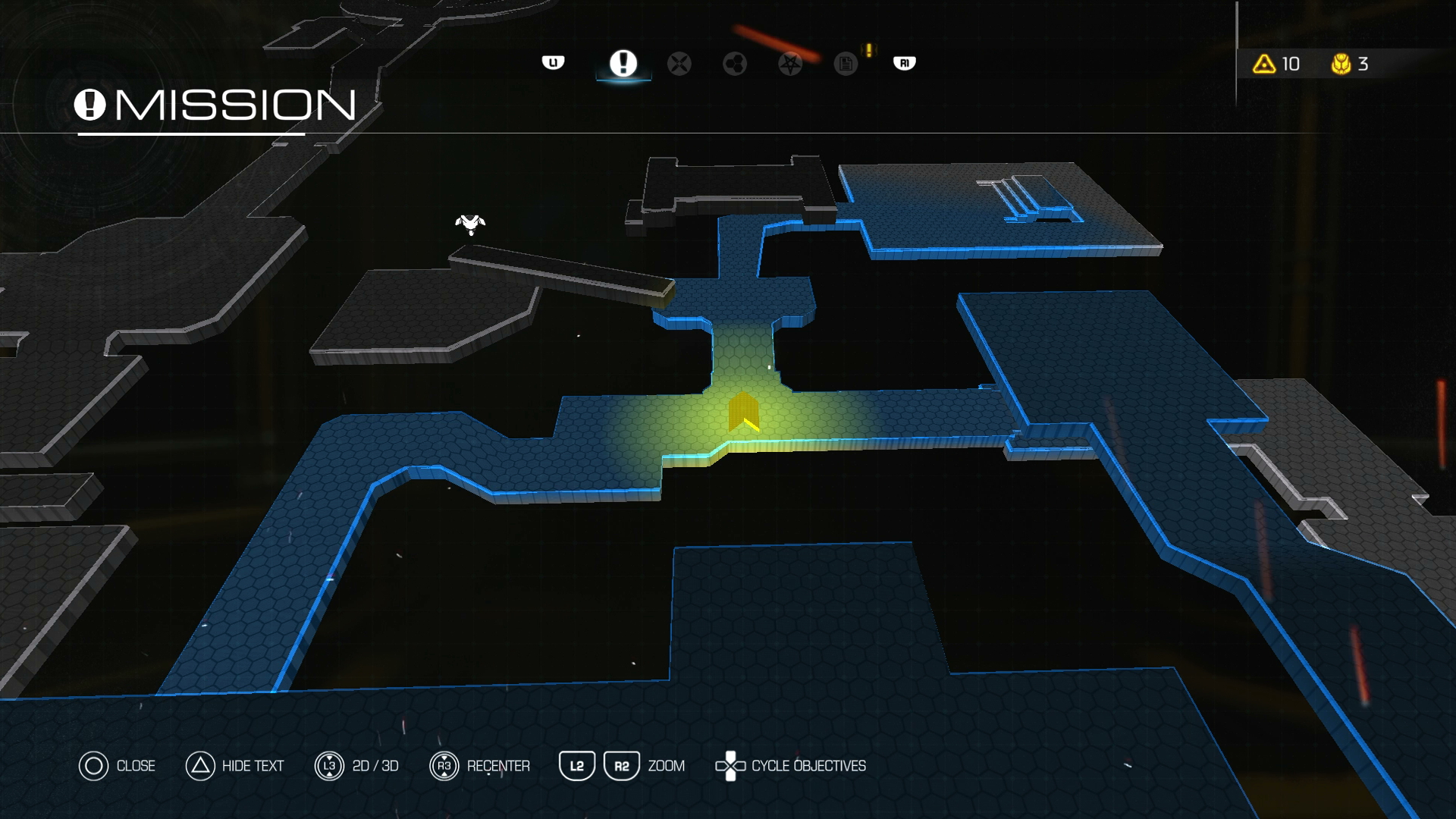1456x819 pixels.
Task: Click the R3 stick icon next to Recenter
Action: 444,766
